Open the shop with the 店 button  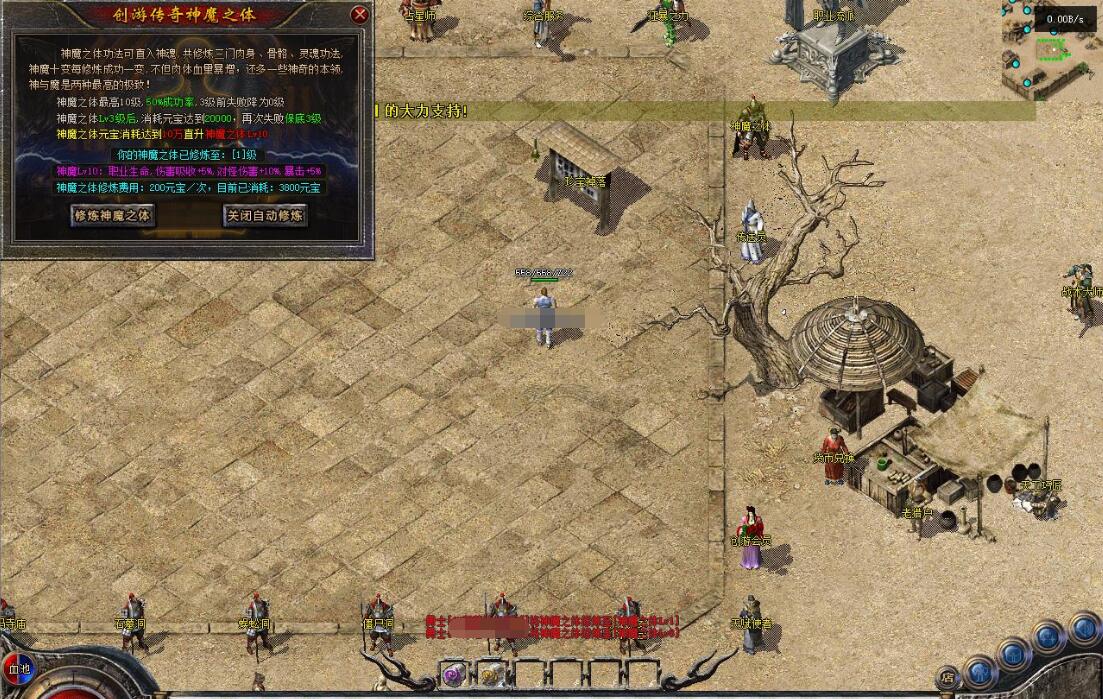pos(946,677)
